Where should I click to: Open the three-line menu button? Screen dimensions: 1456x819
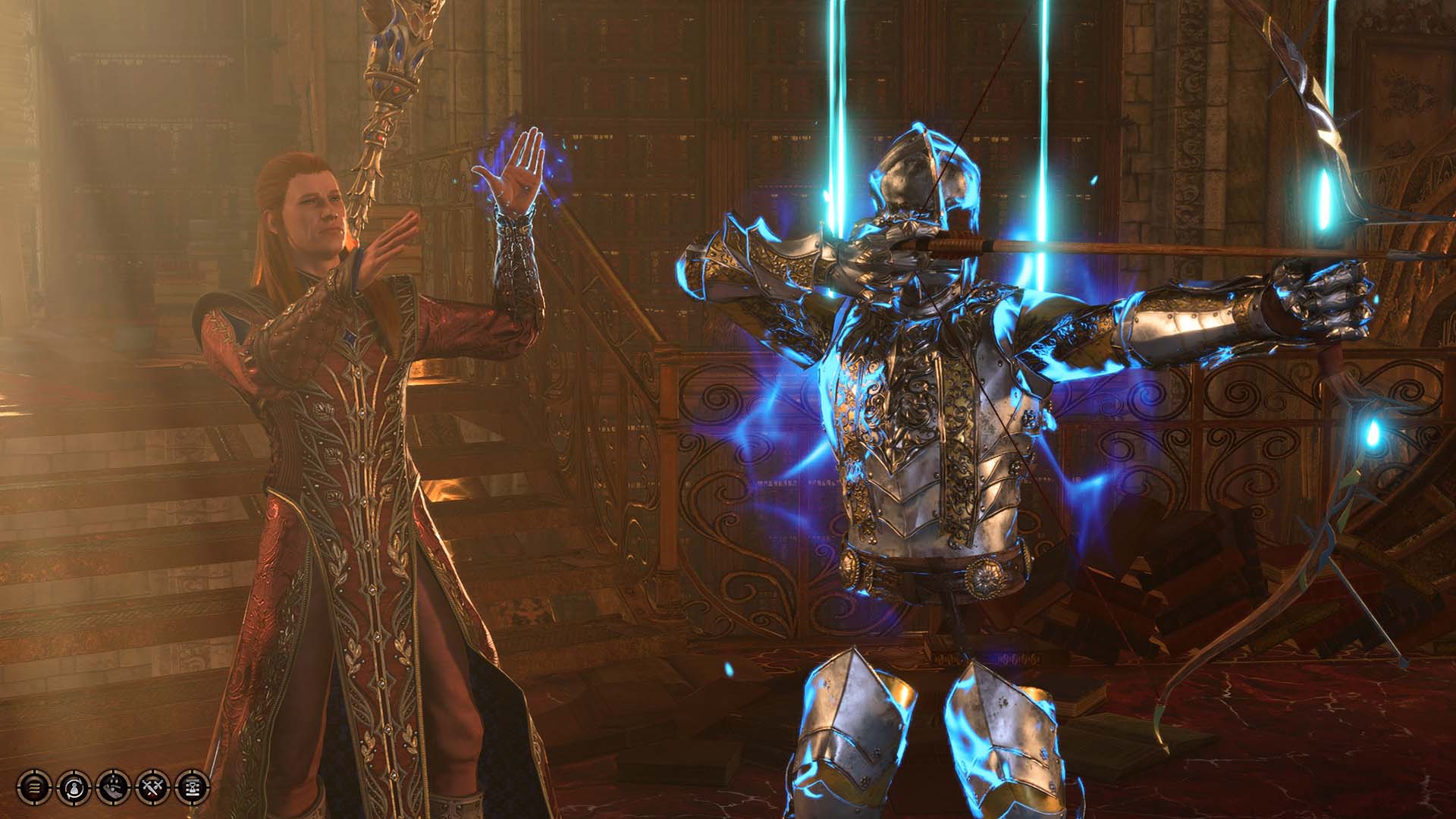coord(33,787)
